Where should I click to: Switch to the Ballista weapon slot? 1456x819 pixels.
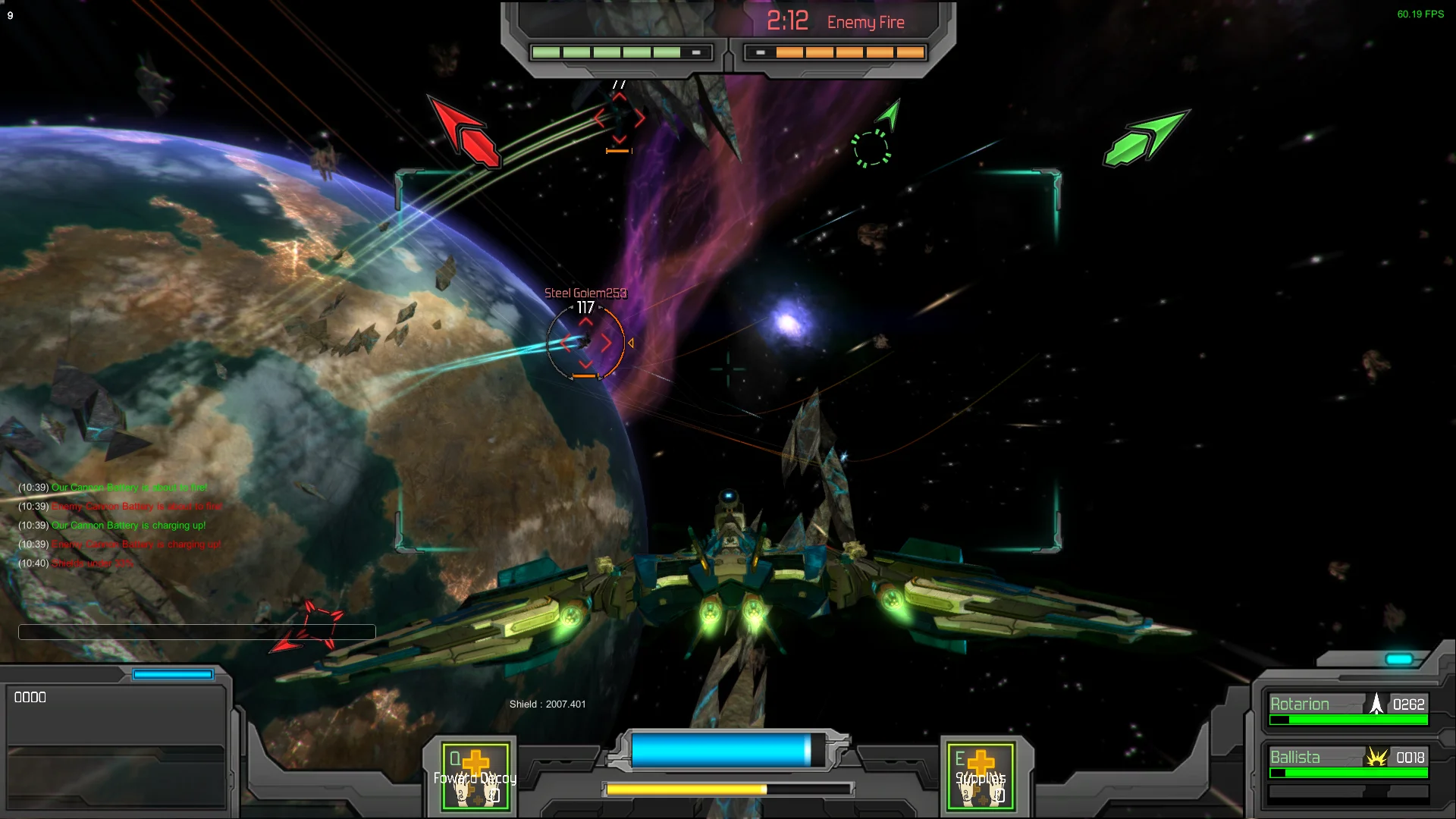tap(1348, 762)
